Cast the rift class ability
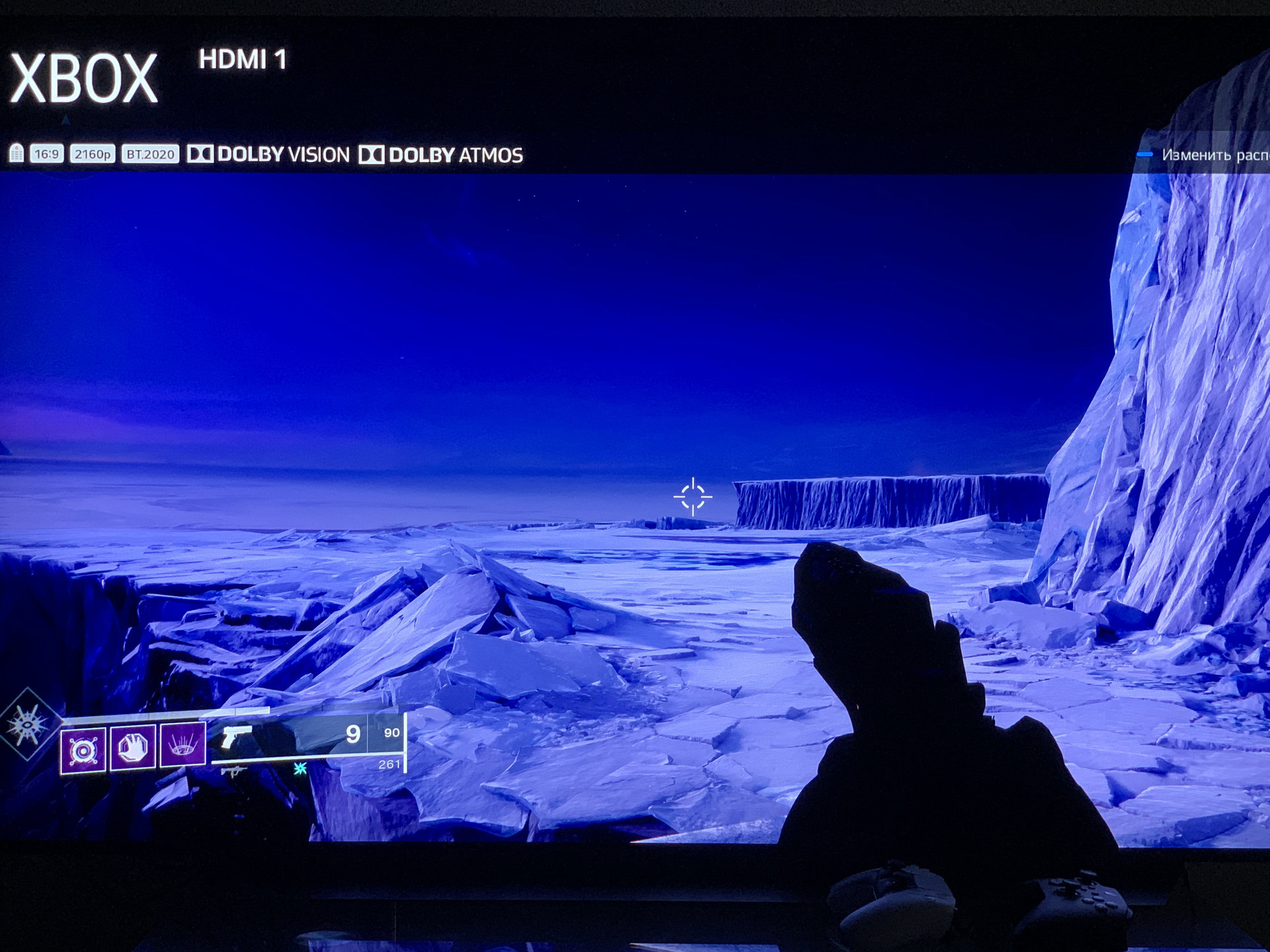Image resolution: width=1270 pixels, height=952 pixels. click(x=183, y=745)
